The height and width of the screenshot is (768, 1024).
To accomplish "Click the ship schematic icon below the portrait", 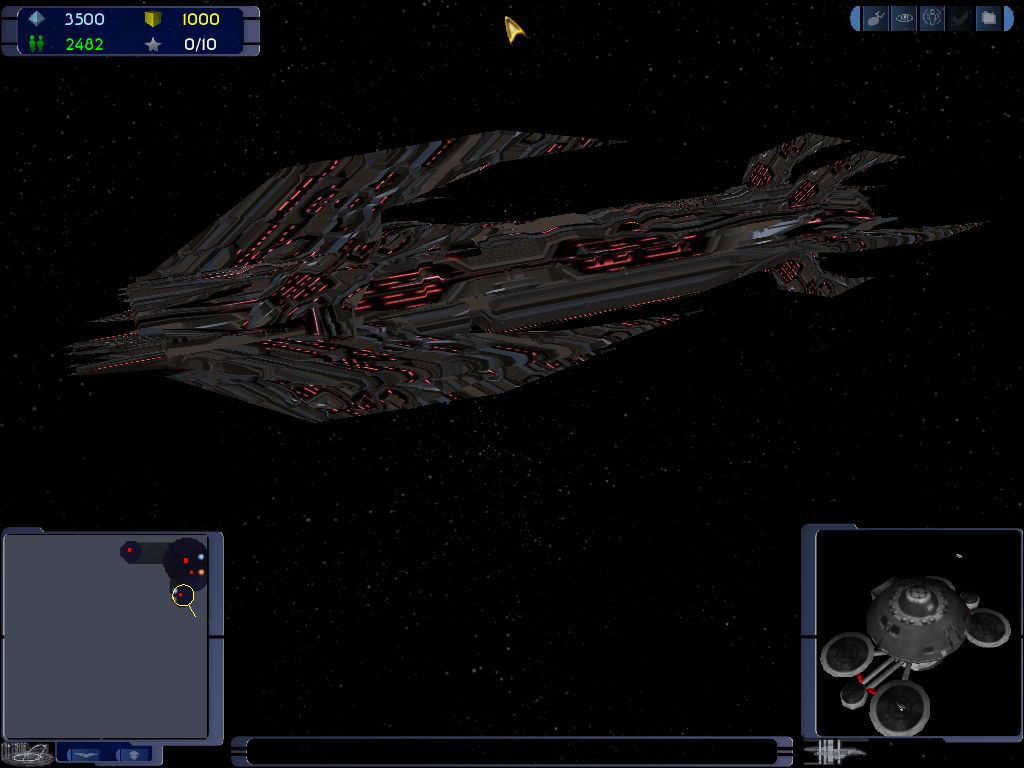I will point(833,750).
